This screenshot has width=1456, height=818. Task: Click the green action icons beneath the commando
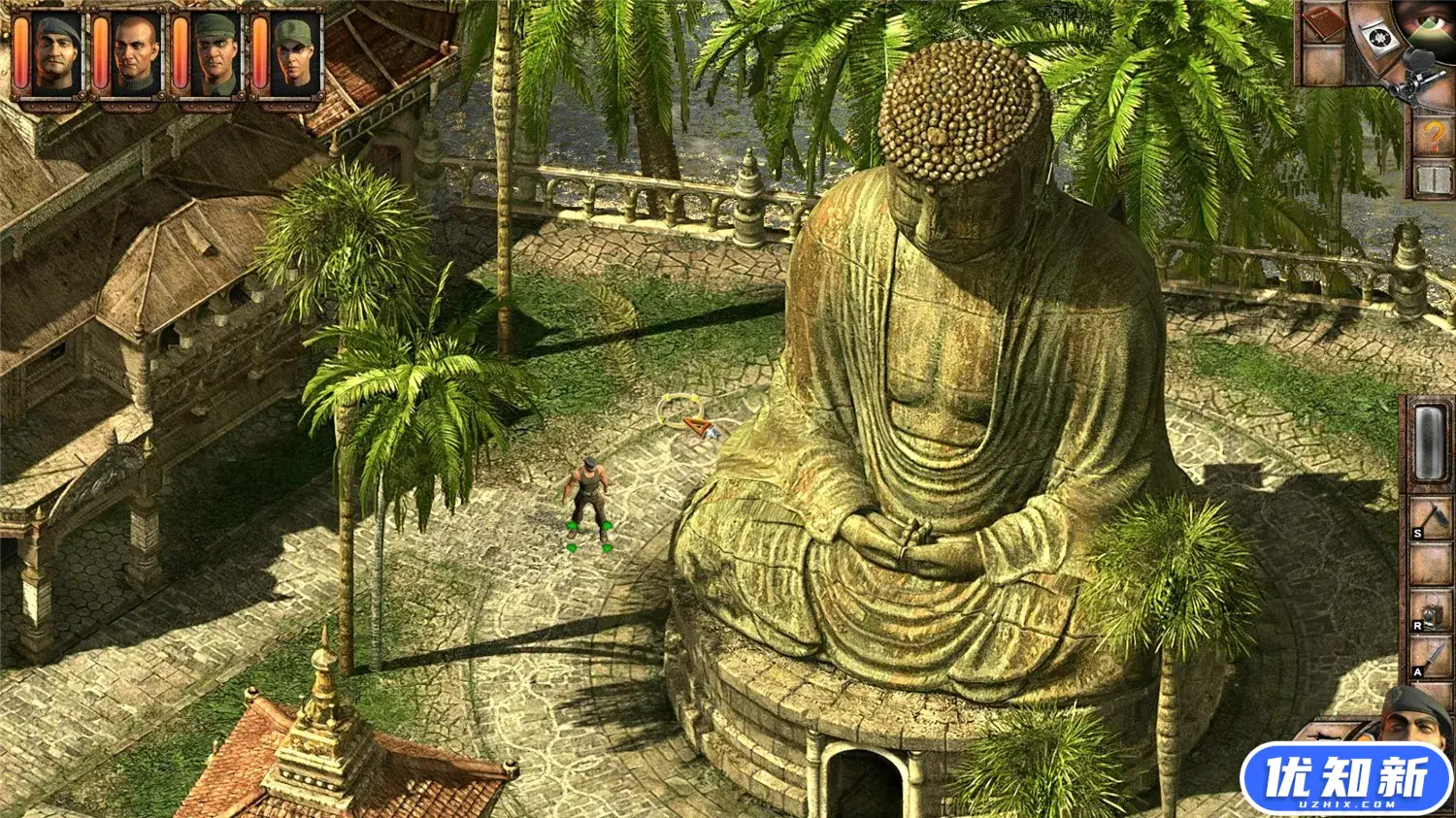(588, 536)
